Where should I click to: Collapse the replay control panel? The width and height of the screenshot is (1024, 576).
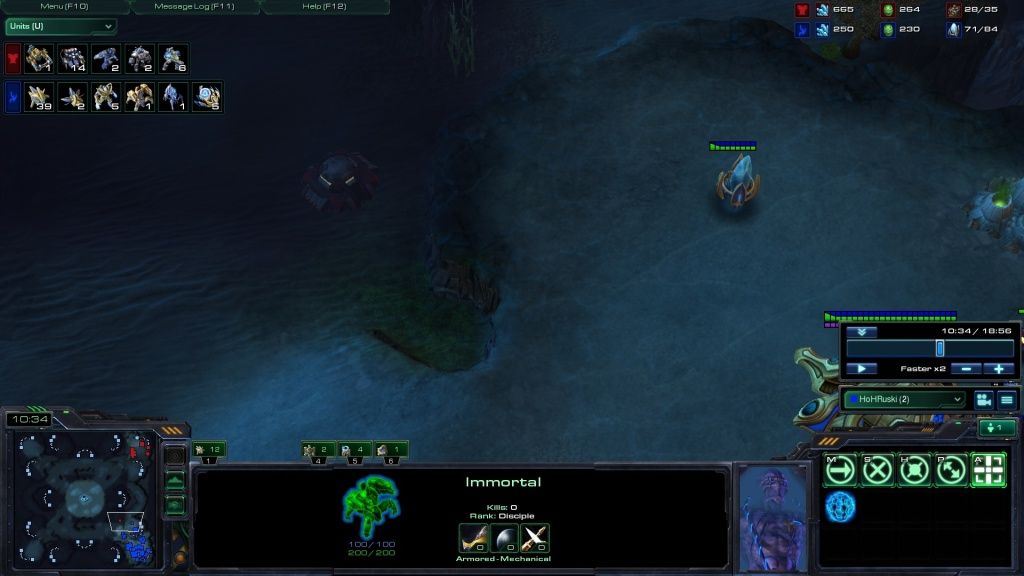[861, 332]
